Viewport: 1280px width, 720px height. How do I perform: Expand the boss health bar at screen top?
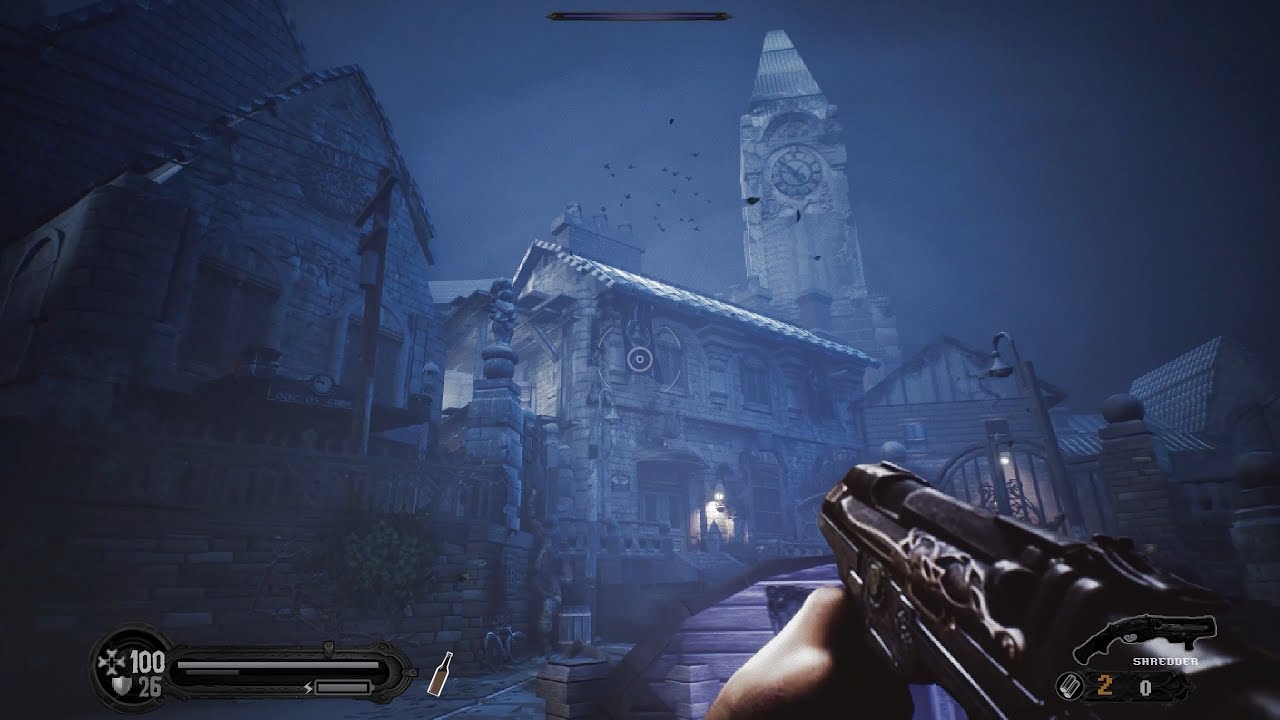tap(640, 15)
